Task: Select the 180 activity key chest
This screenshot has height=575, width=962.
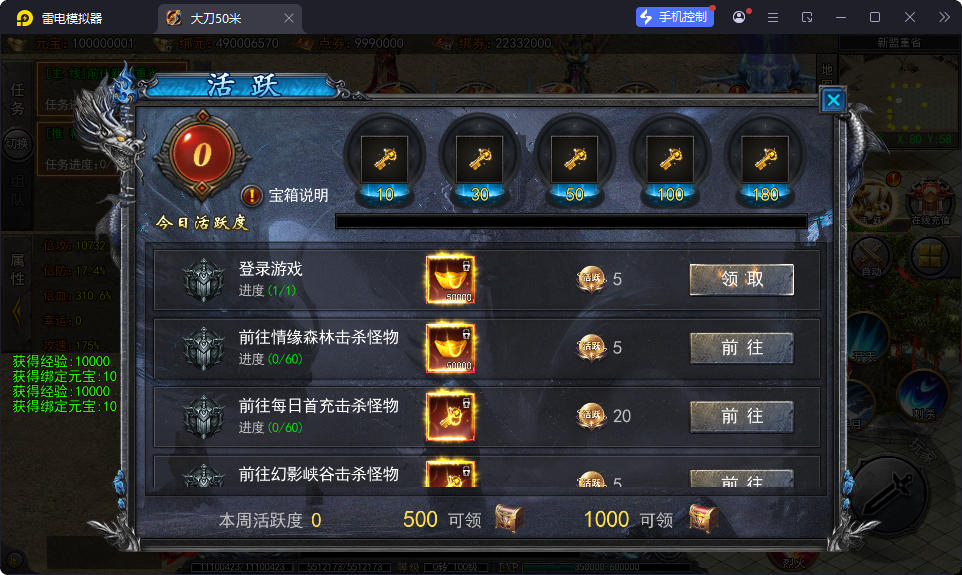Action: (765, 160)
